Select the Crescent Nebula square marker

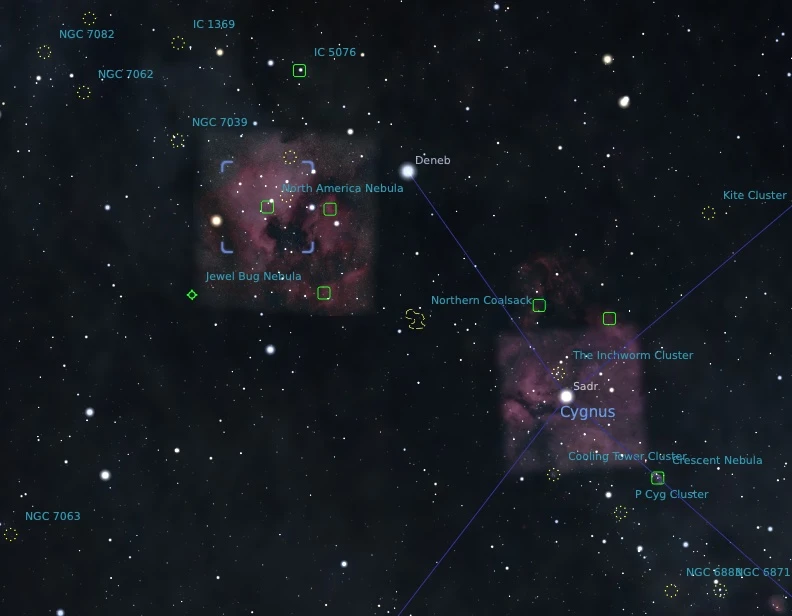tap(657, 478)
